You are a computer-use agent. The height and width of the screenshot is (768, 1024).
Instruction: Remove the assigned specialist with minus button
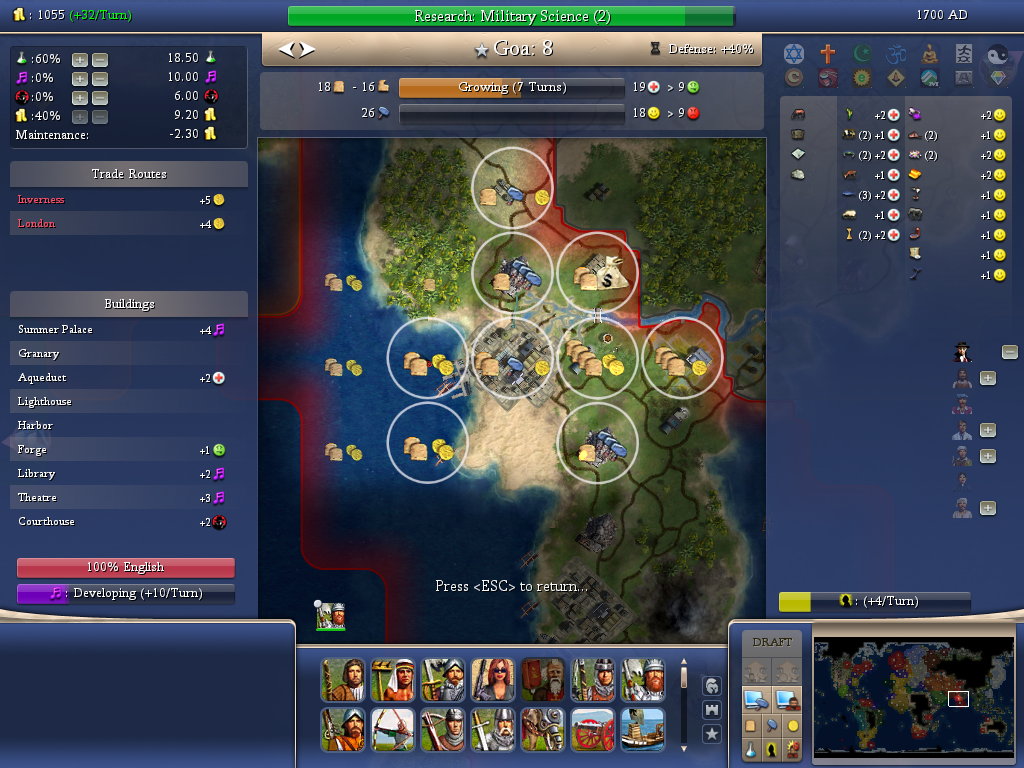coord(1010,352)
